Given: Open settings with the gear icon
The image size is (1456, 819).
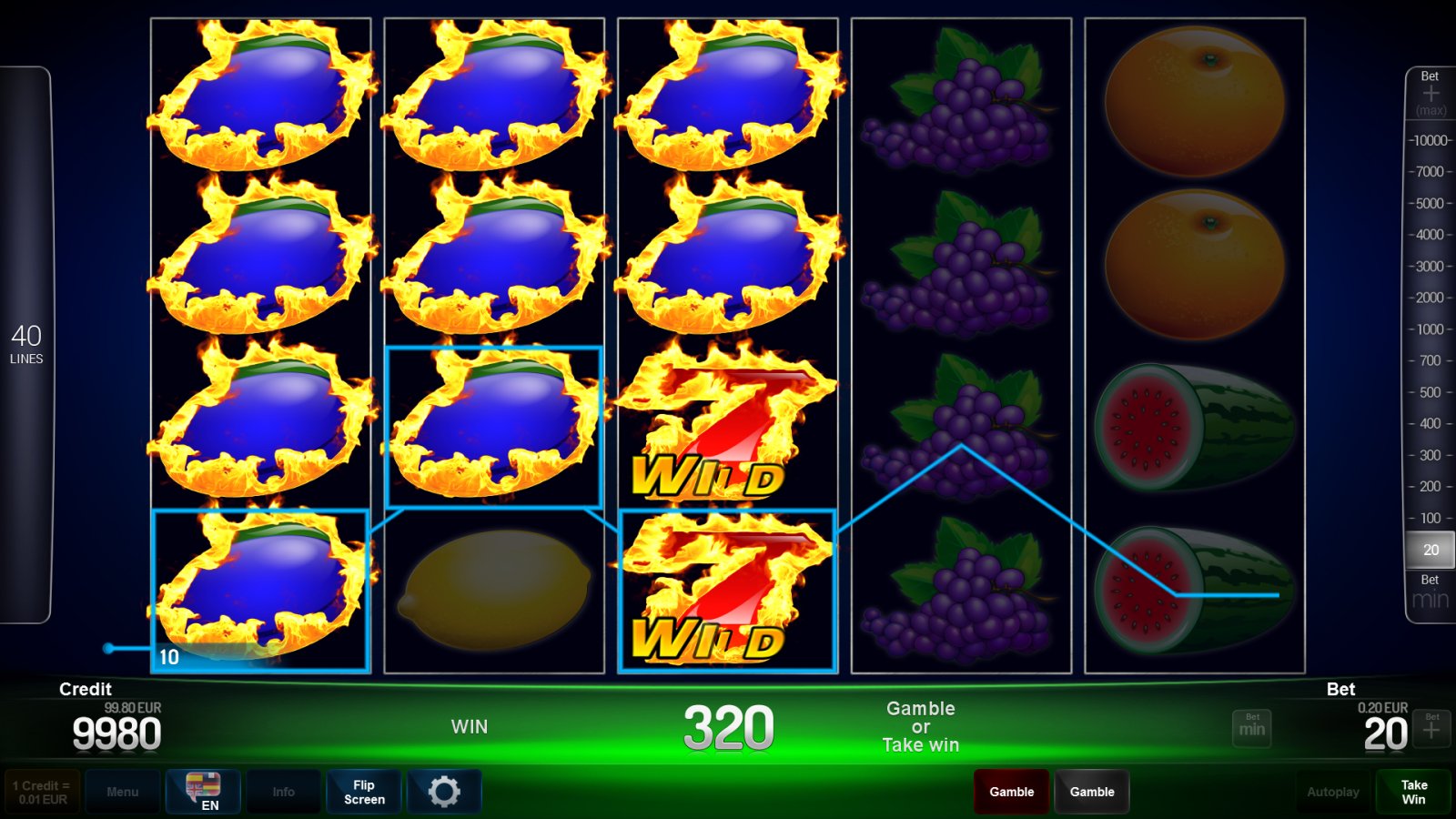Looking at the screenshot, I should coord(445,791).
